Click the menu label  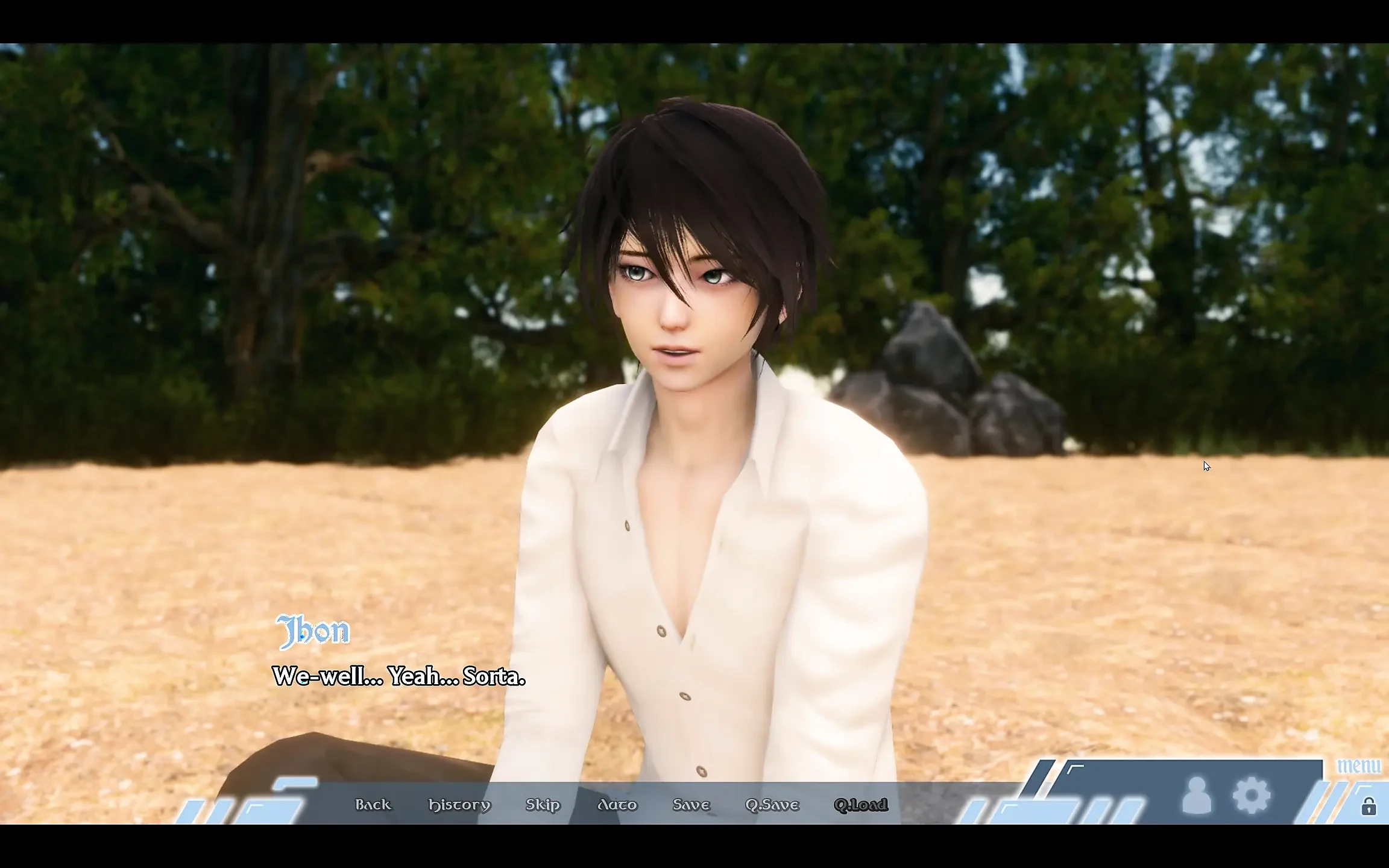coord(1358,766)
